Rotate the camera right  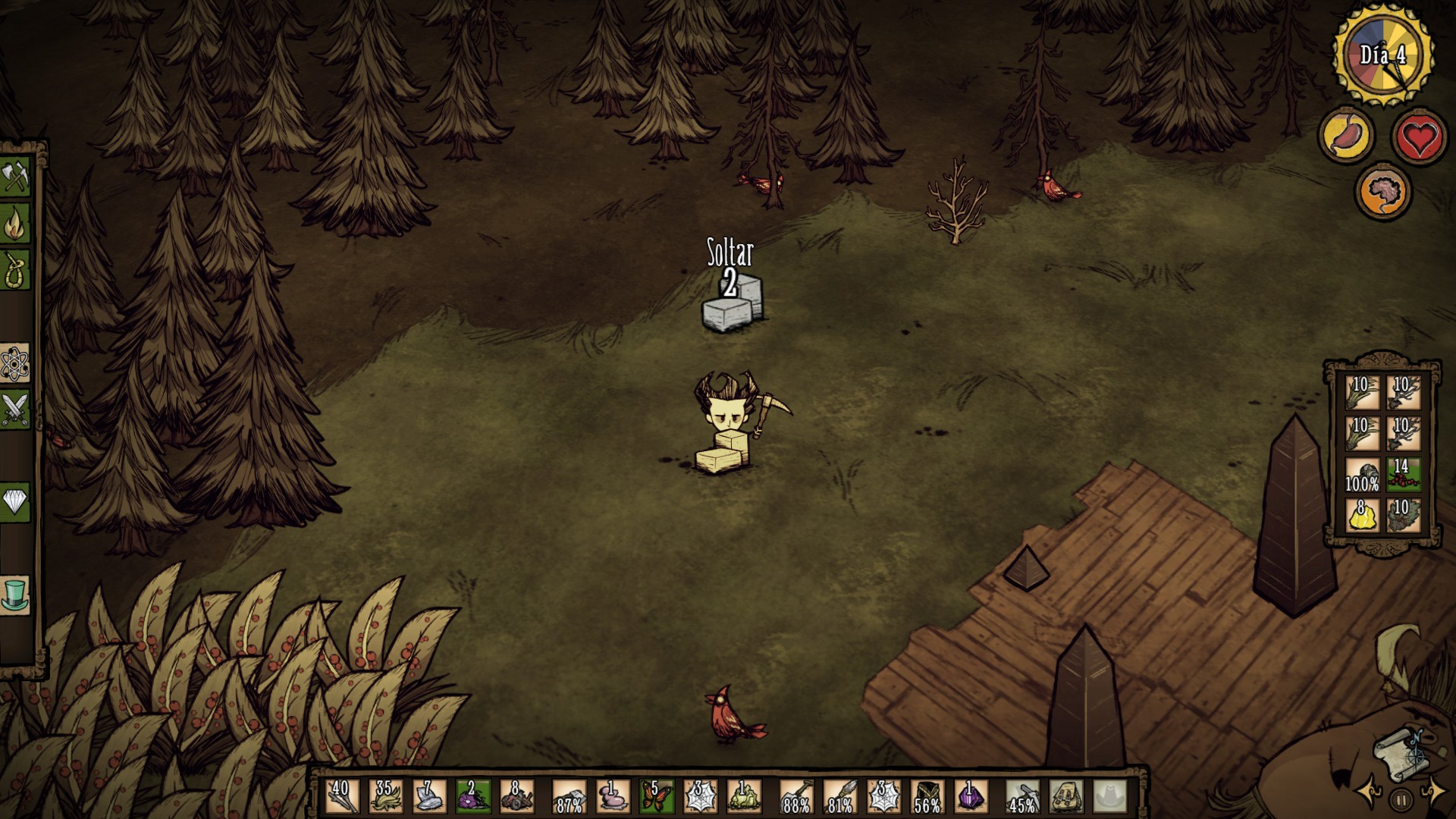[x=1434, y=792]
